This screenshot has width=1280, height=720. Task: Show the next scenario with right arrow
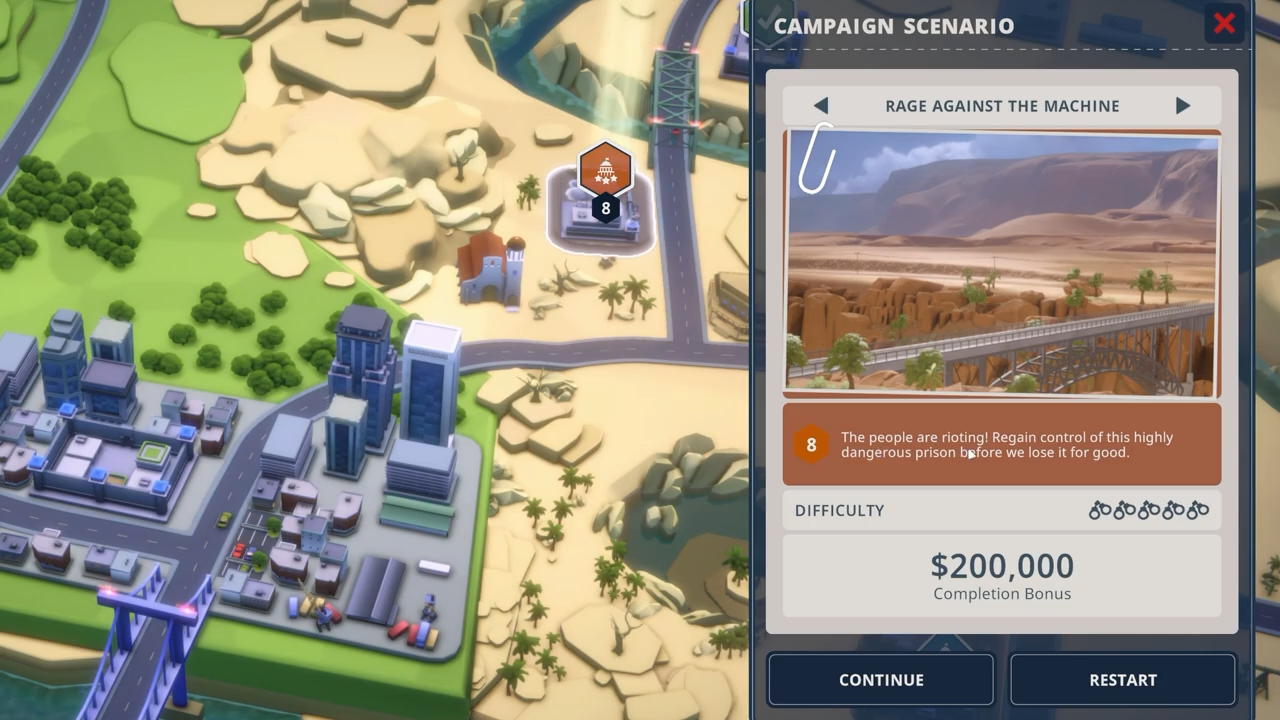[1183, 106]
